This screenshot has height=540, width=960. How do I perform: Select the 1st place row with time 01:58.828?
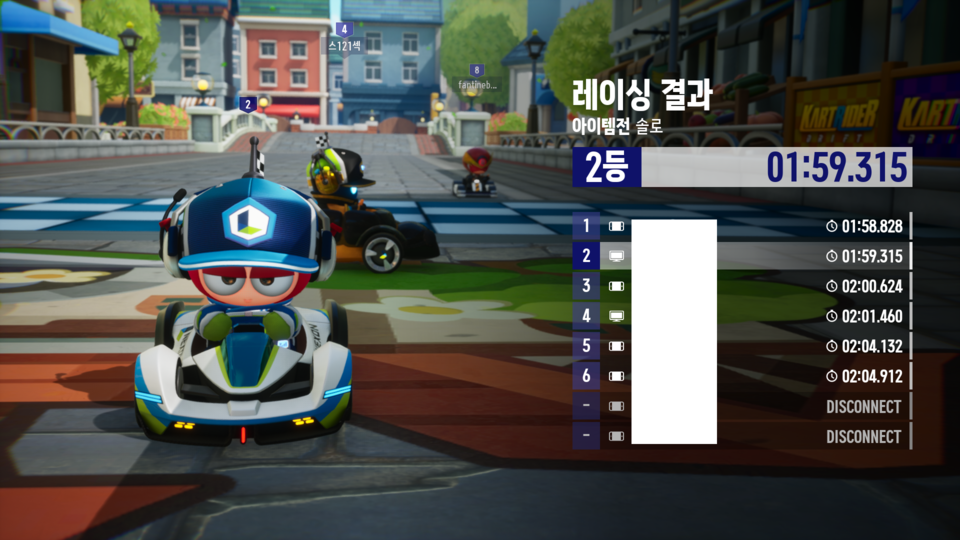pyautogui.click(x=741, y=226)
